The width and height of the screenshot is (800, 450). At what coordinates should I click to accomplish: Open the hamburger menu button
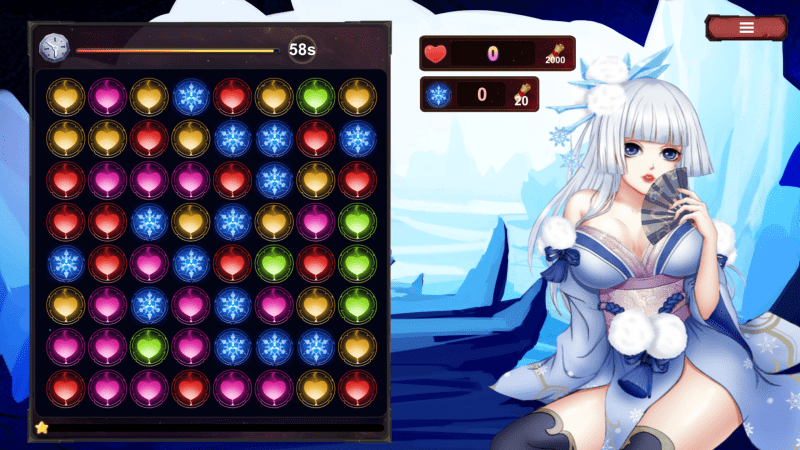click(x=746, y=27)
